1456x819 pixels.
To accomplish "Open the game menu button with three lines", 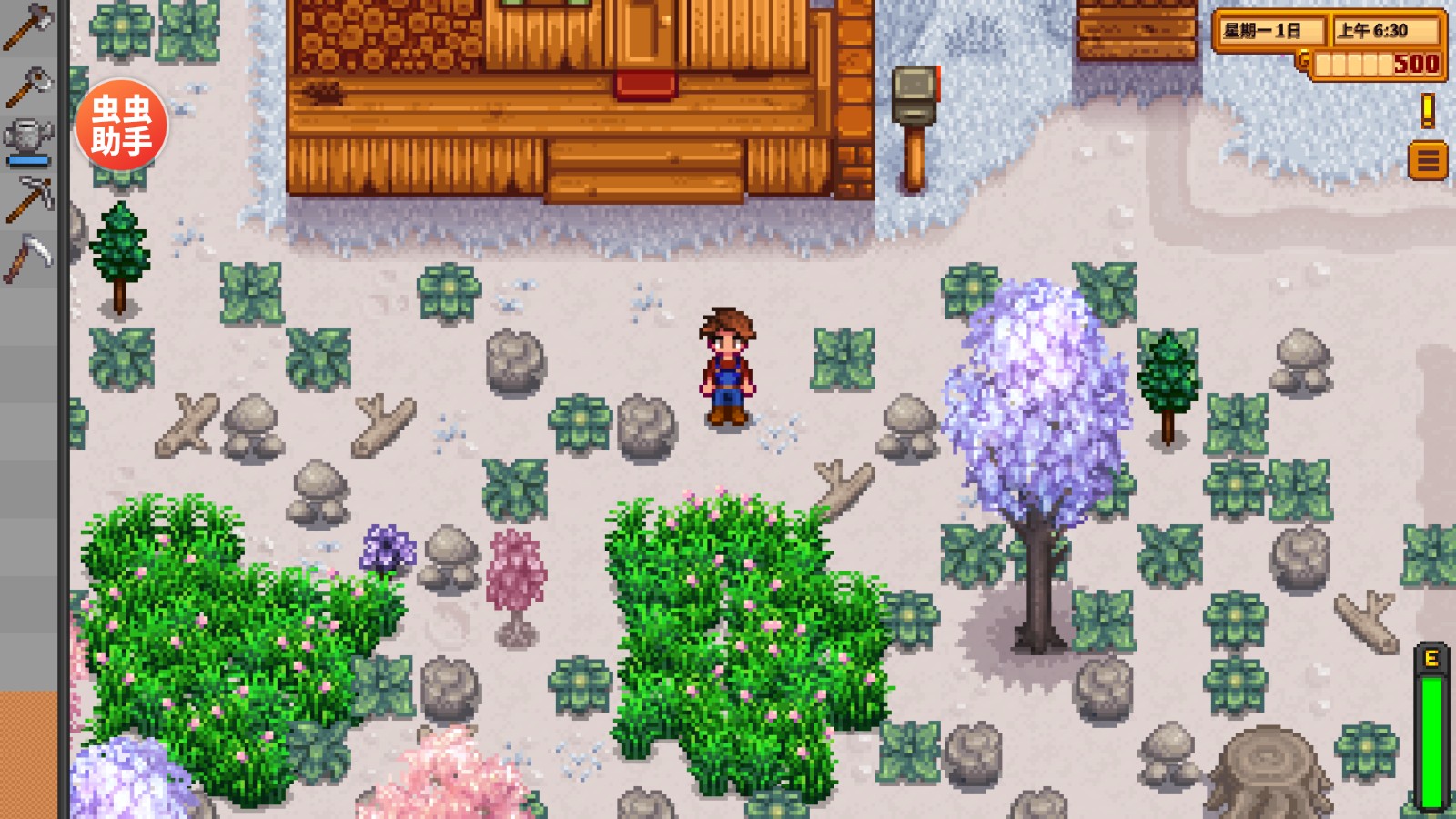I will coord(1428,161).
